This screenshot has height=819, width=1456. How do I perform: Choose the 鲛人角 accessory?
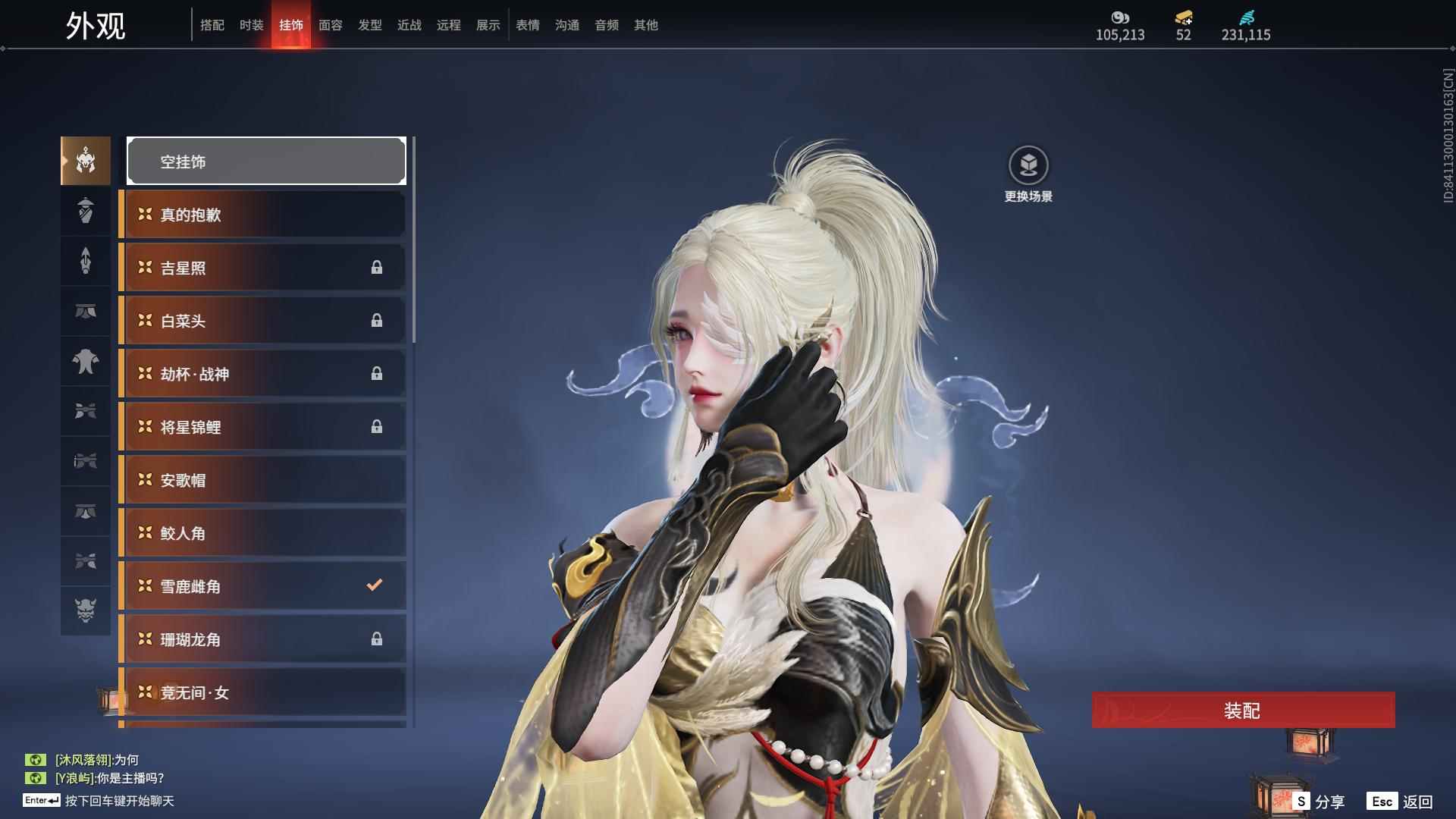pyautogui.click(x=262, y=533)
